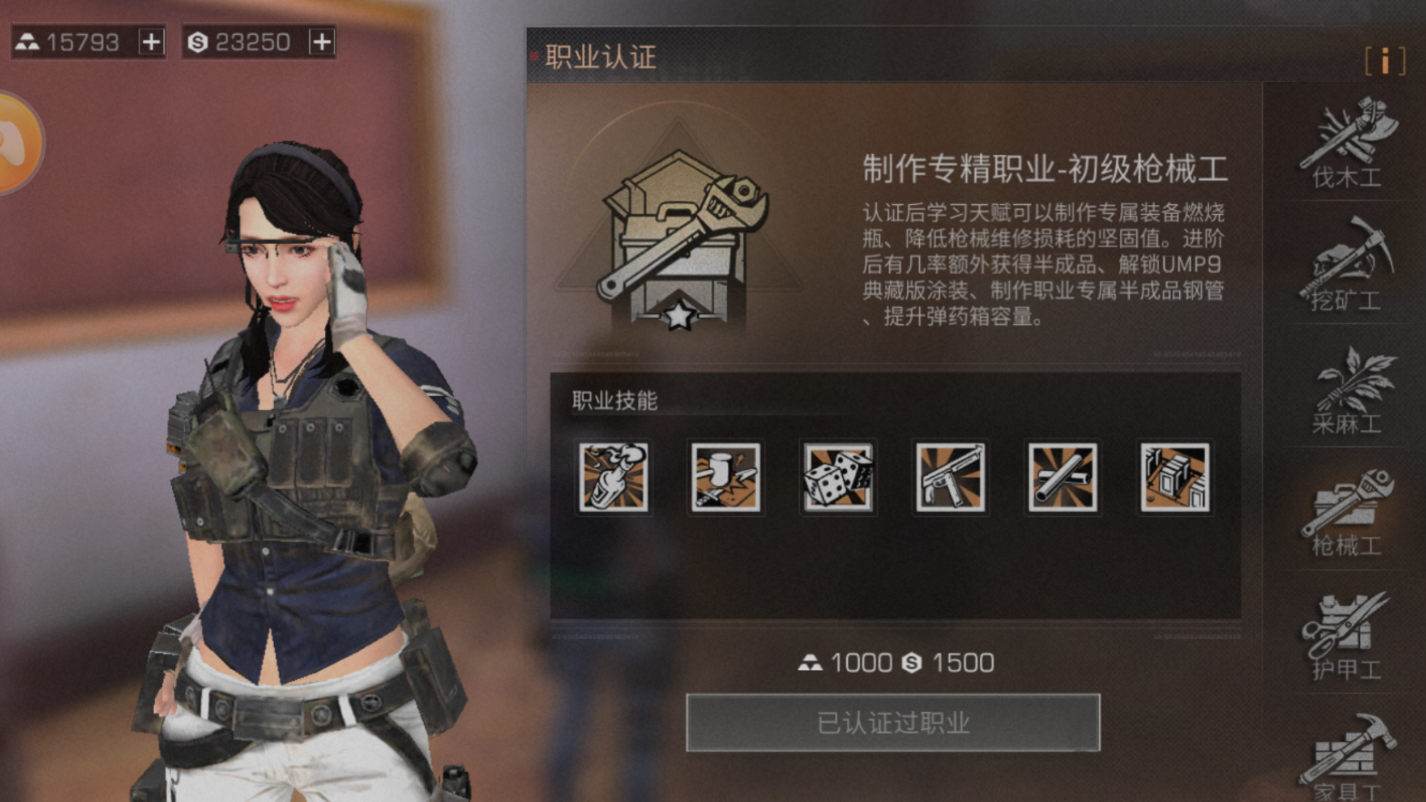Open the ammo box capacity skill icon

(1175, 479)
